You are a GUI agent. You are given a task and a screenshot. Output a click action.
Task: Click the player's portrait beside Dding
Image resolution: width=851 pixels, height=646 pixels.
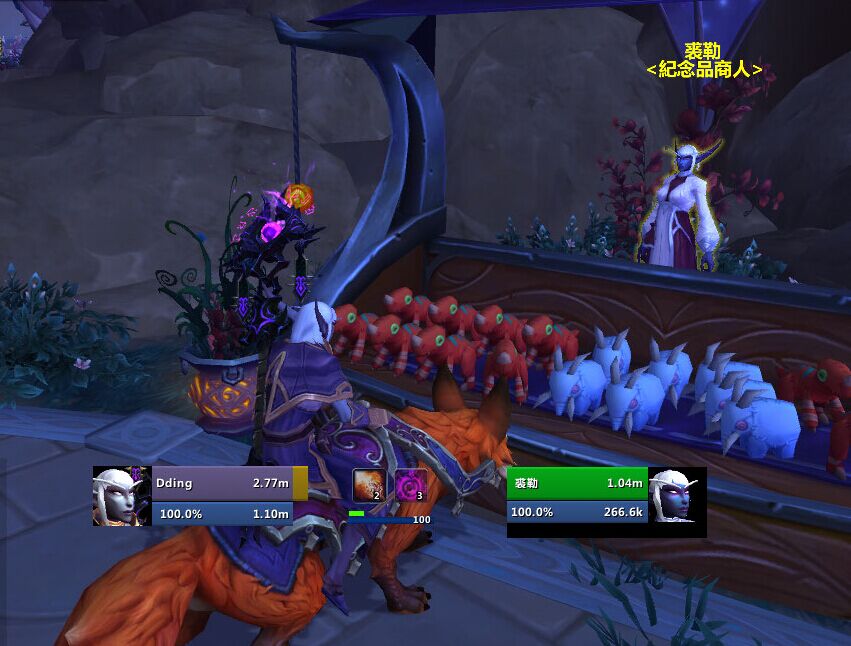pyautogui.click(x=122, y=496)
